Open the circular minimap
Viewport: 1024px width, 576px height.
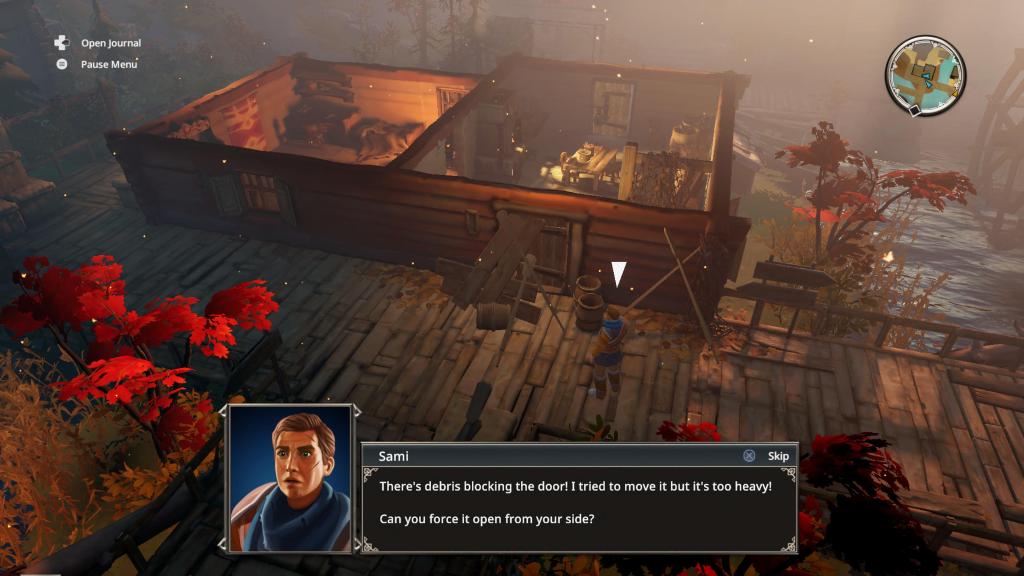(925, 75)
